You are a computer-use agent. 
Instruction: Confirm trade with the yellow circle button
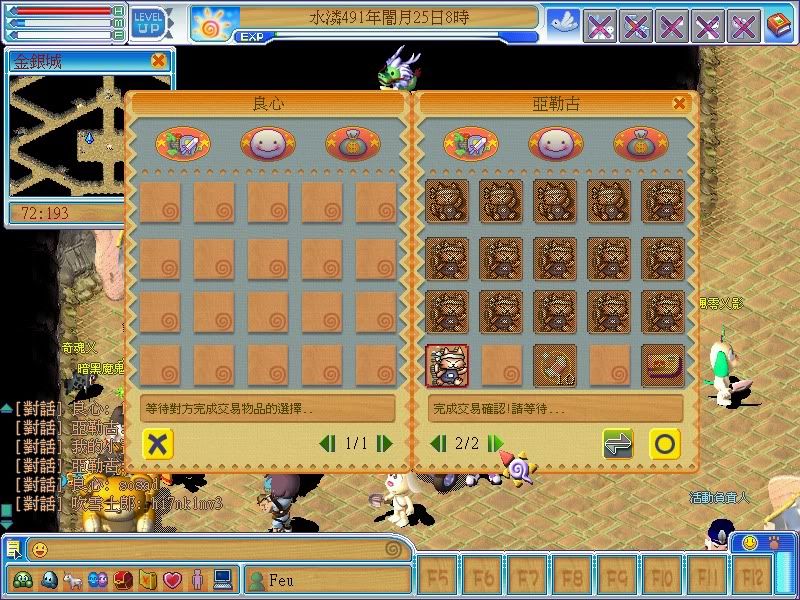pos(665,443)
